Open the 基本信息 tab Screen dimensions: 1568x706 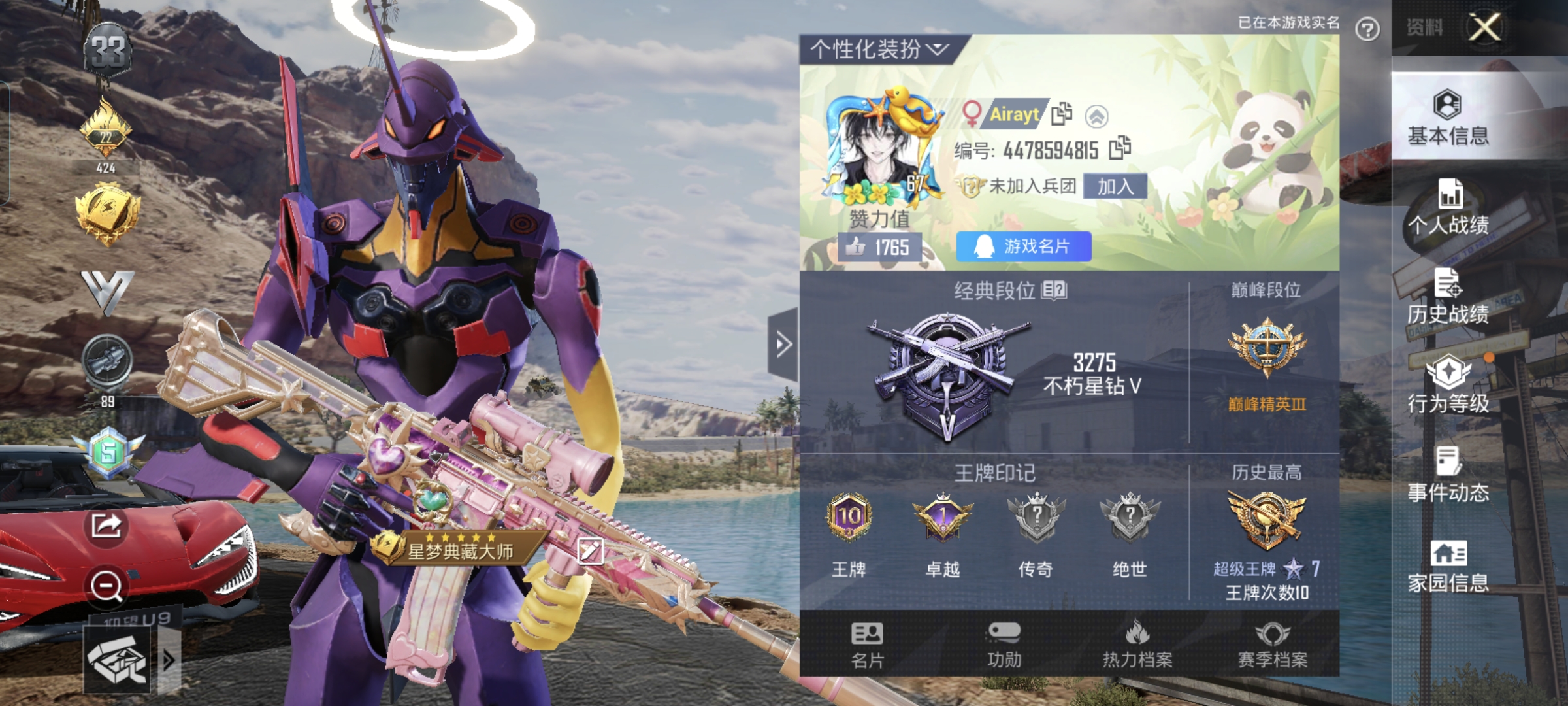coord(1448,118)
